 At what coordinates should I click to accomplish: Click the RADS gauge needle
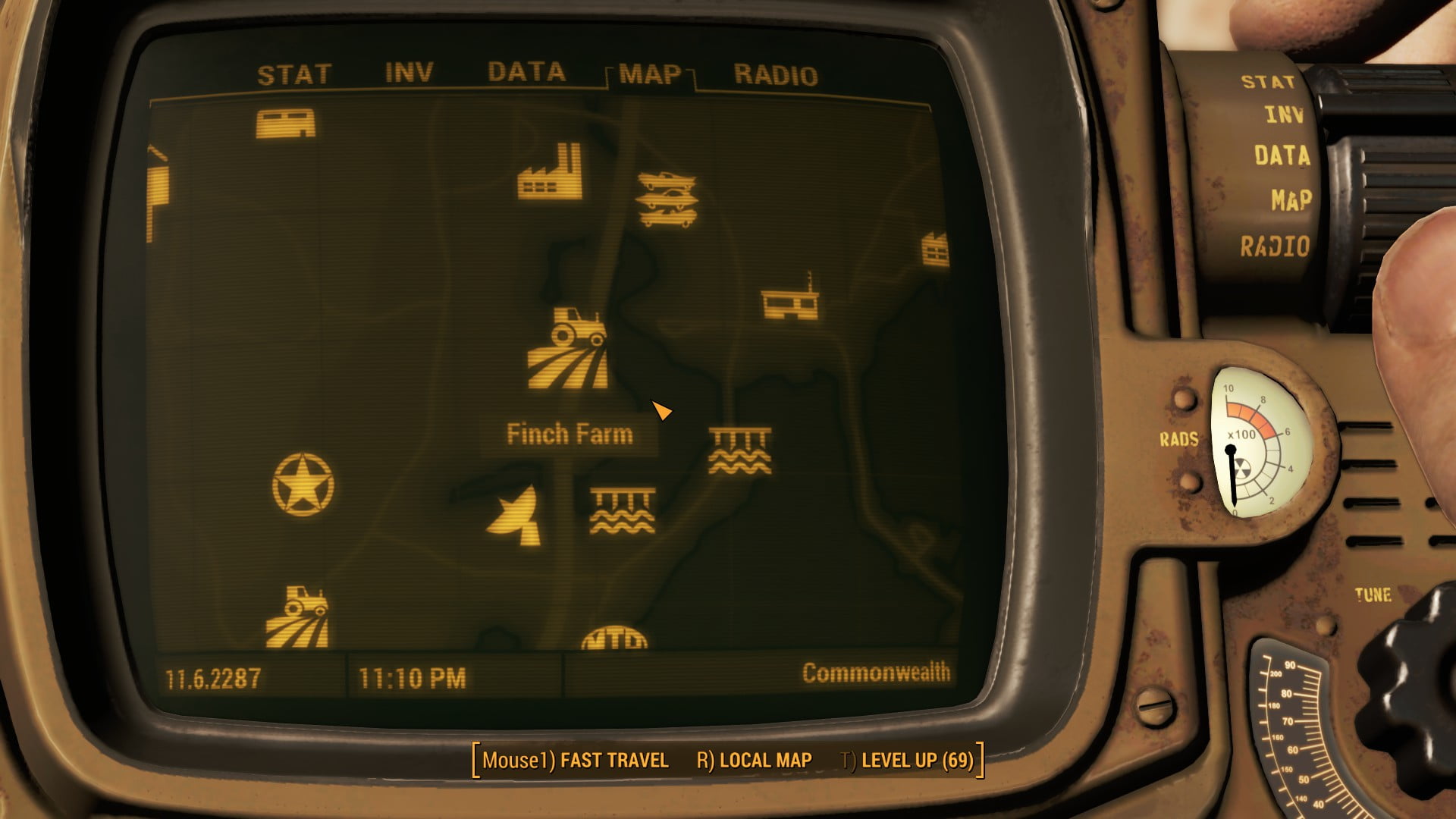(x=1232, y=470)
